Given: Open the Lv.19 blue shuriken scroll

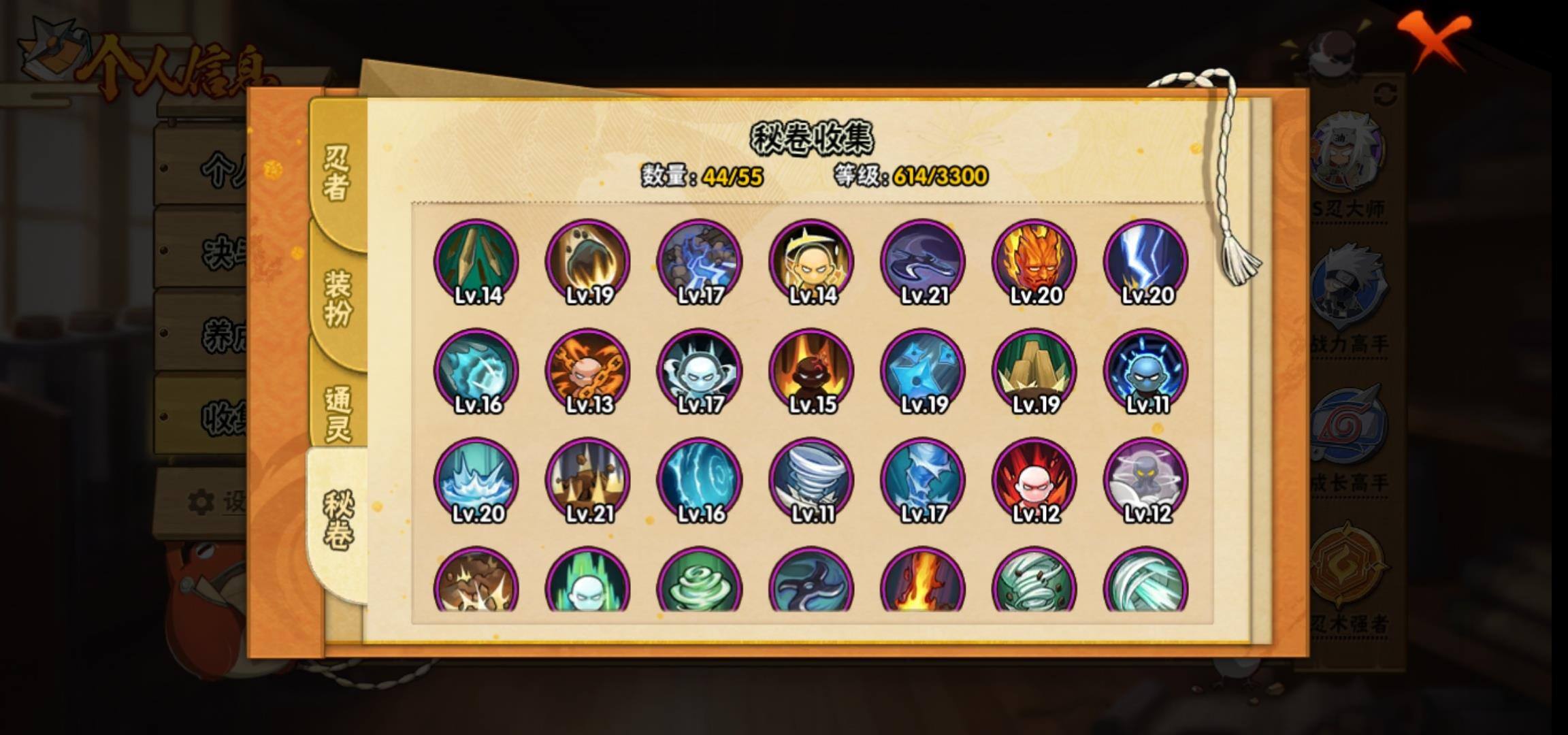Looking at the screenshot, I should [x=923, y=371].
